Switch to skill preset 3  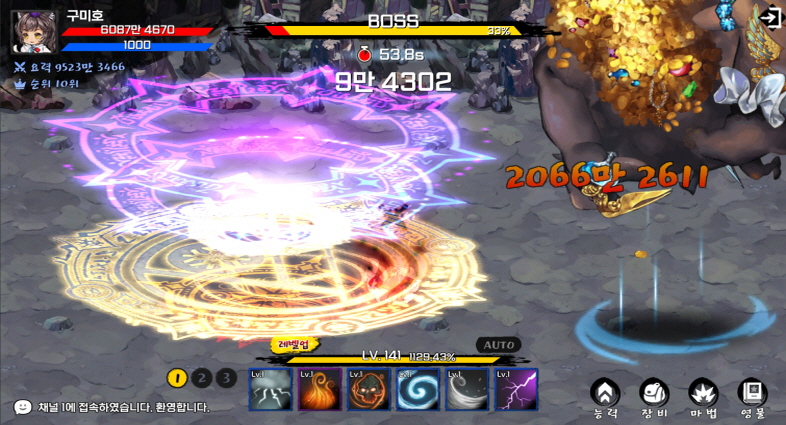pyautogui.click(x=227, y=377)
